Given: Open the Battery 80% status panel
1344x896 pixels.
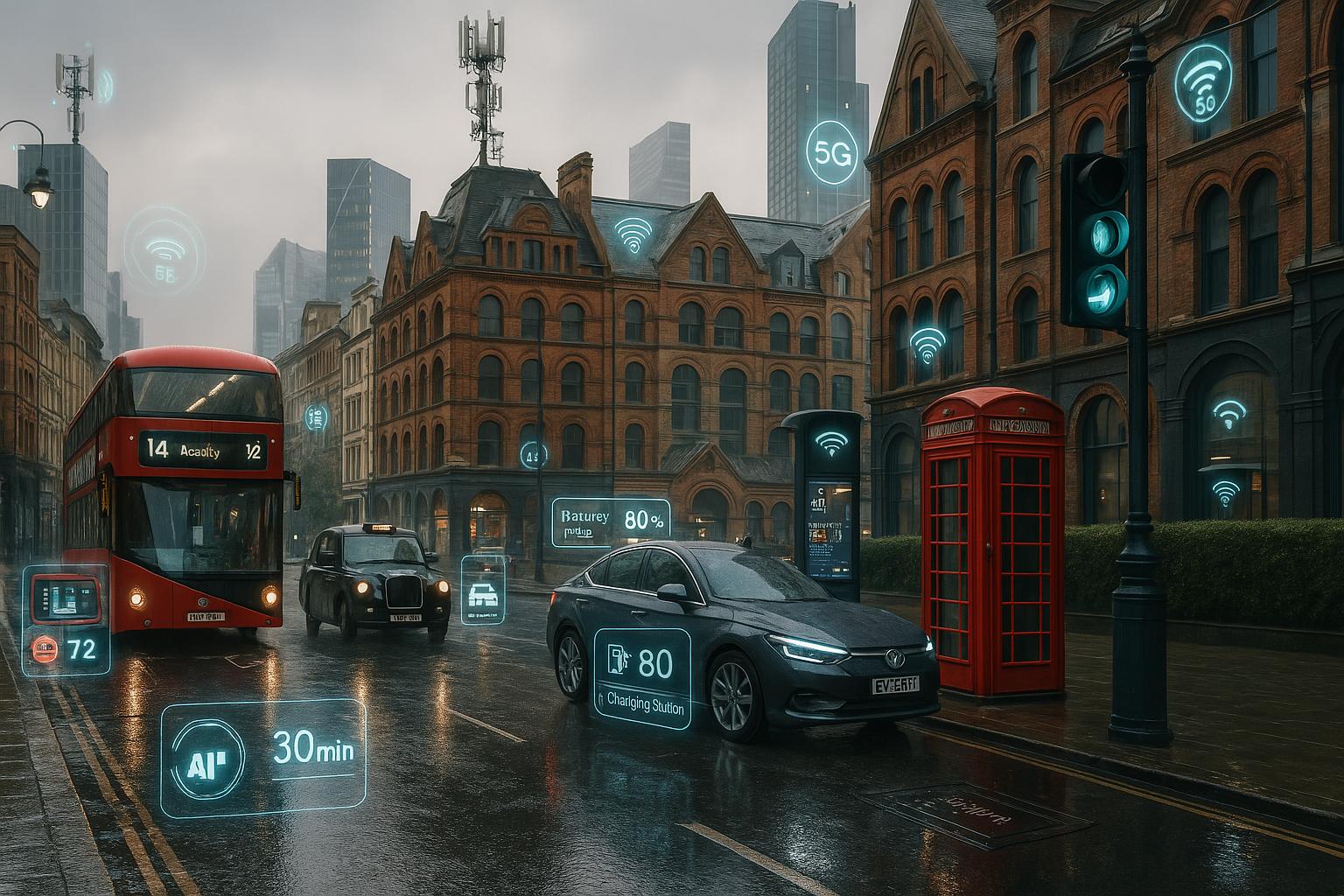Looking at the screenshot, I should [610, 522].
